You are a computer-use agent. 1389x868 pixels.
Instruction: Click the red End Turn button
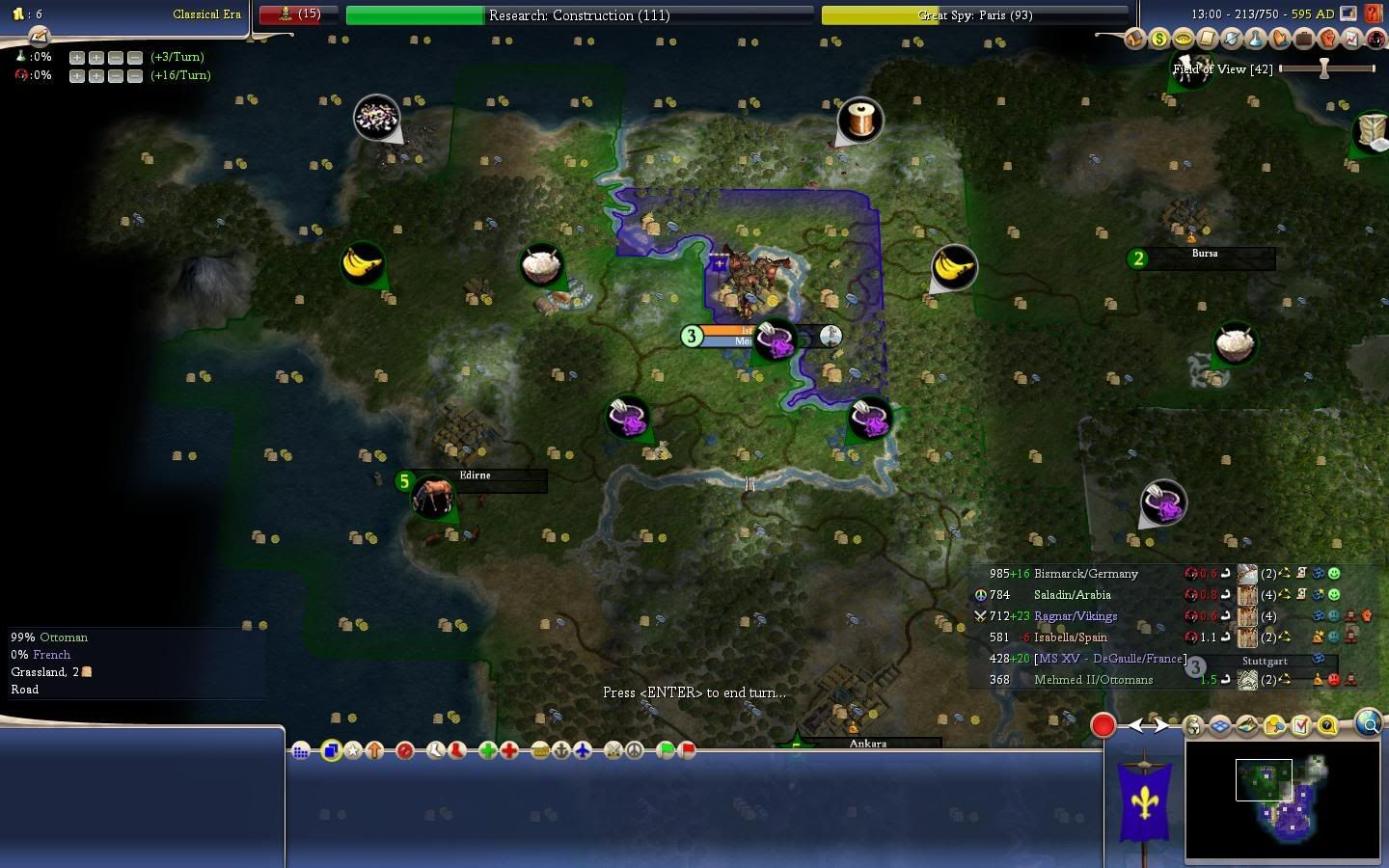[x=1103, y=725]
